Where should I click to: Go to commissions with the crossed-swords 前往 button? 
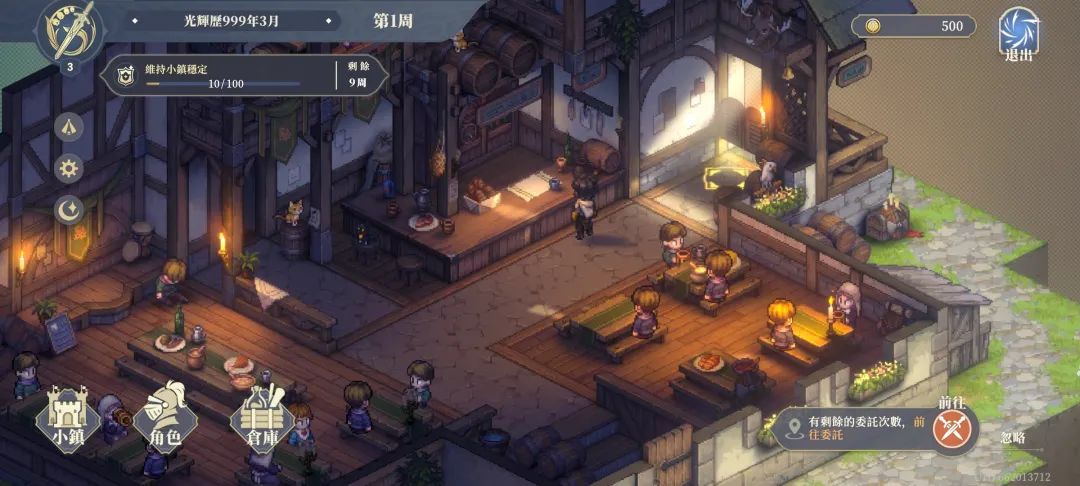tap(952, 428)
